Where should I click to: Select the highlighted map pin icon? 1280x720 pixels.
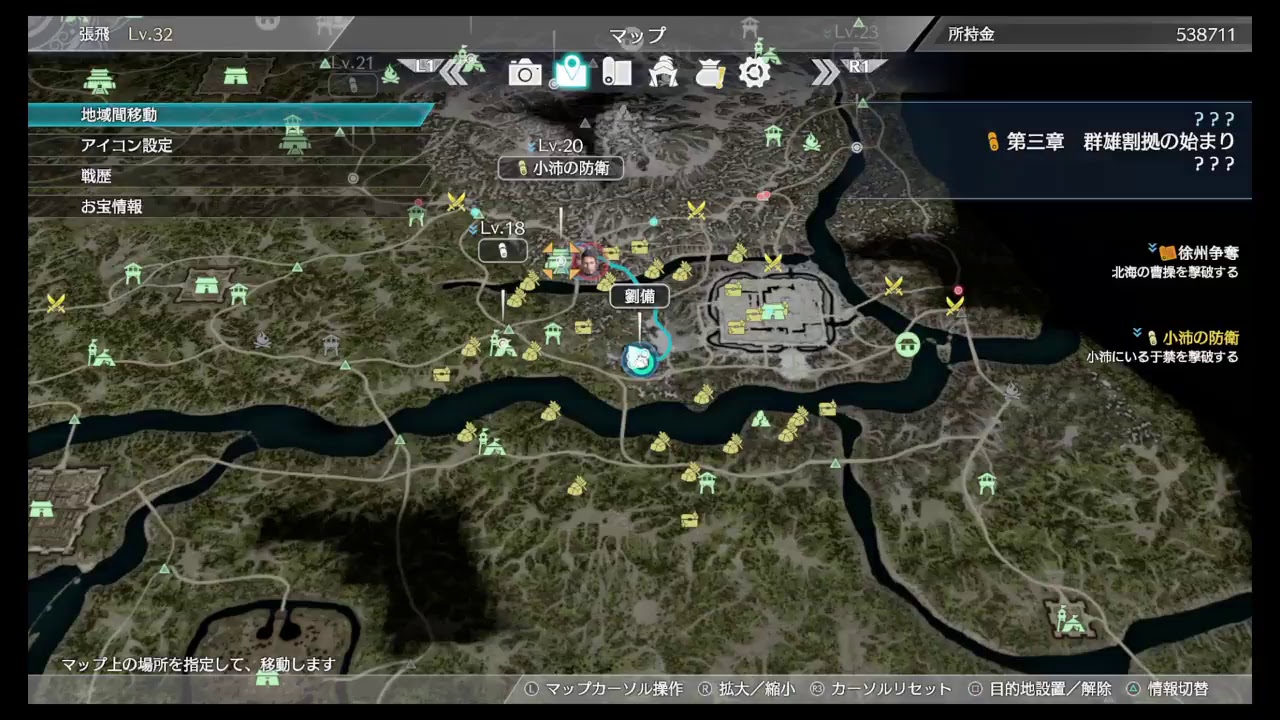(x=571, y=72)
